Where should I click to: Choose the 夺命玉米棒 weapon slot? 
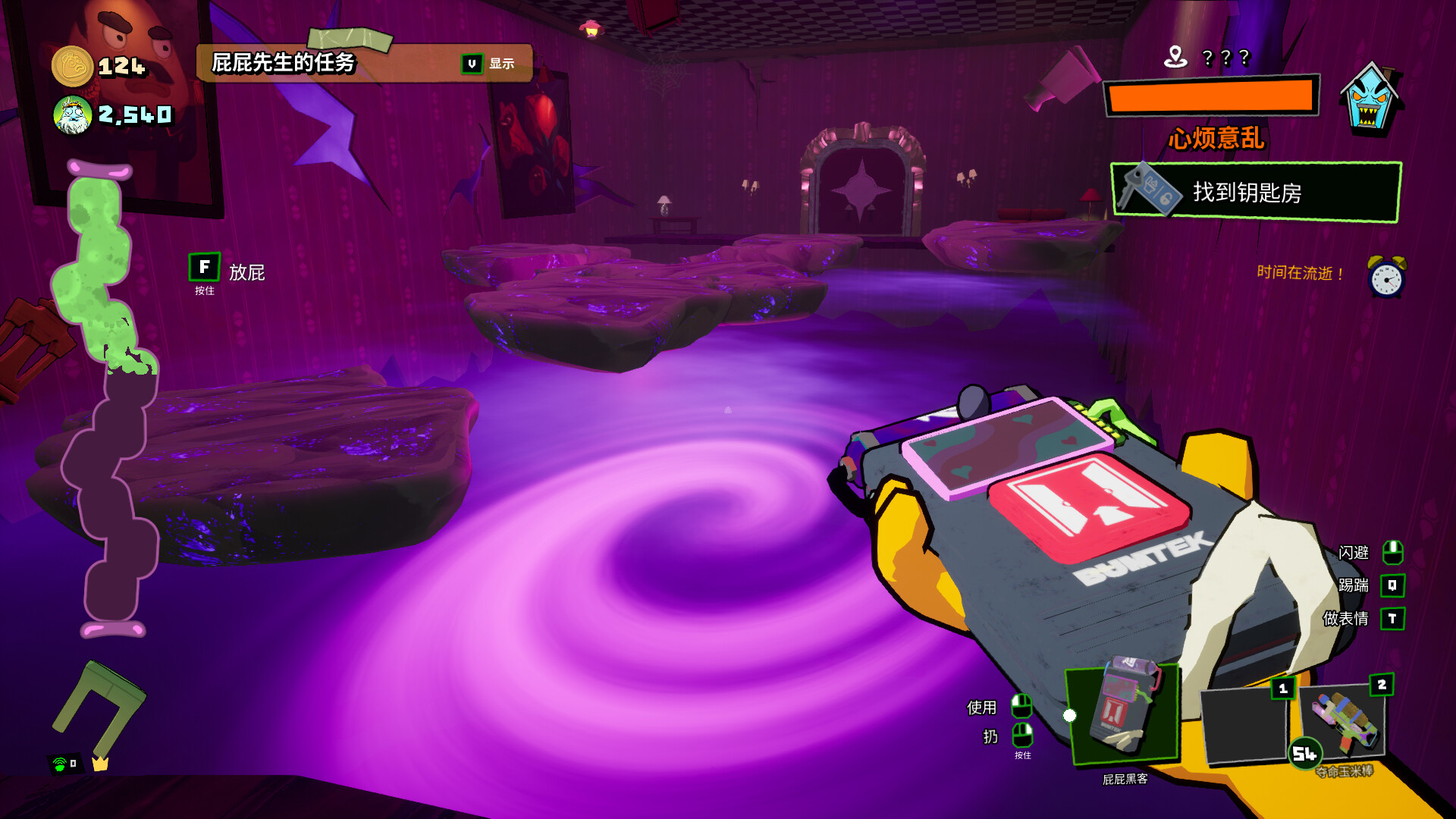point(1343,722)
